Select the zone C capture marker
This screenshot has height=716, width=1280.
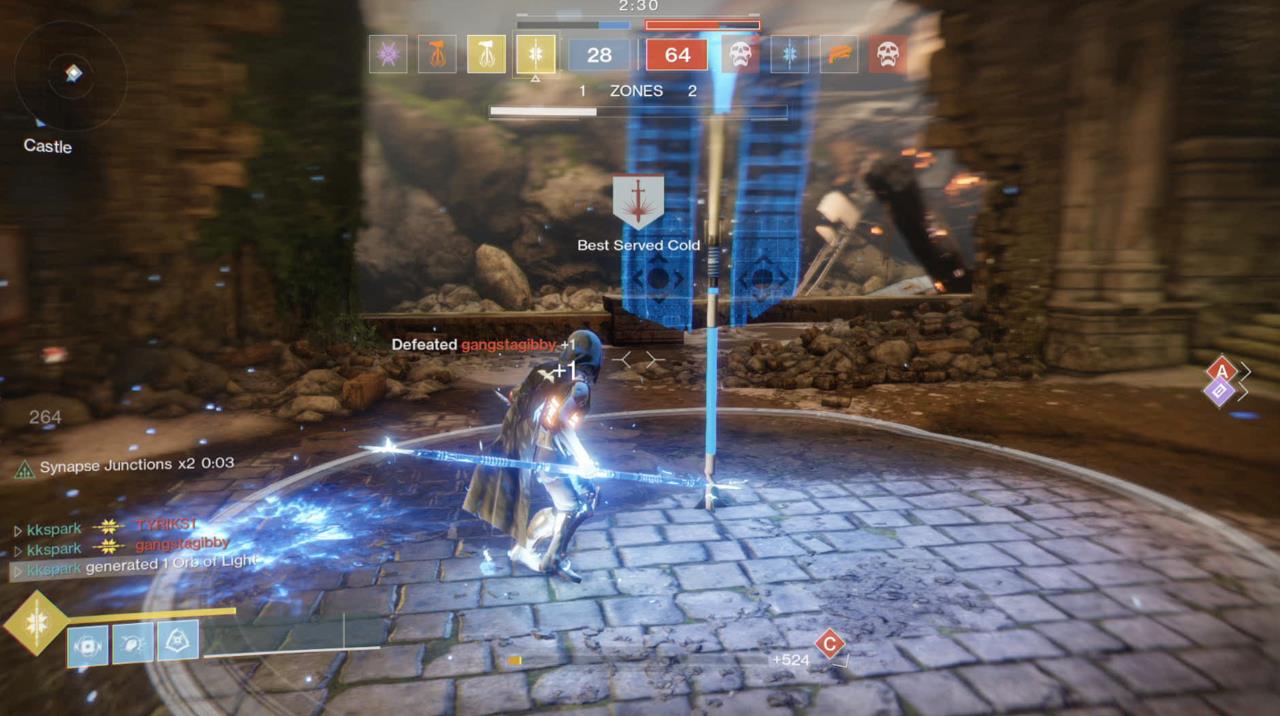click(x=828, y=643)
